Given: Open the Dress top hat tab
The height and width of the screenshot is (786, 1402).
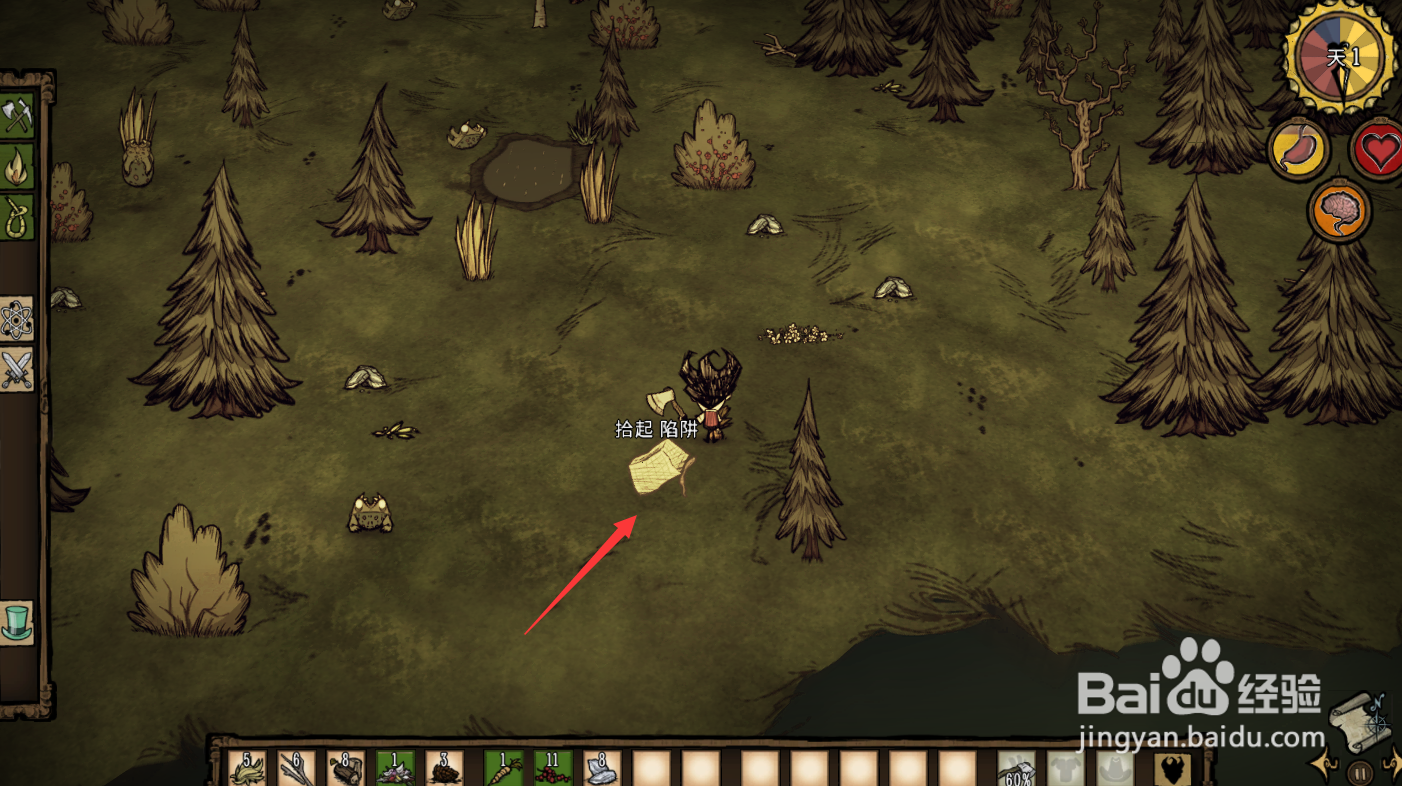Looking at the screenshot, I should 18,622.
